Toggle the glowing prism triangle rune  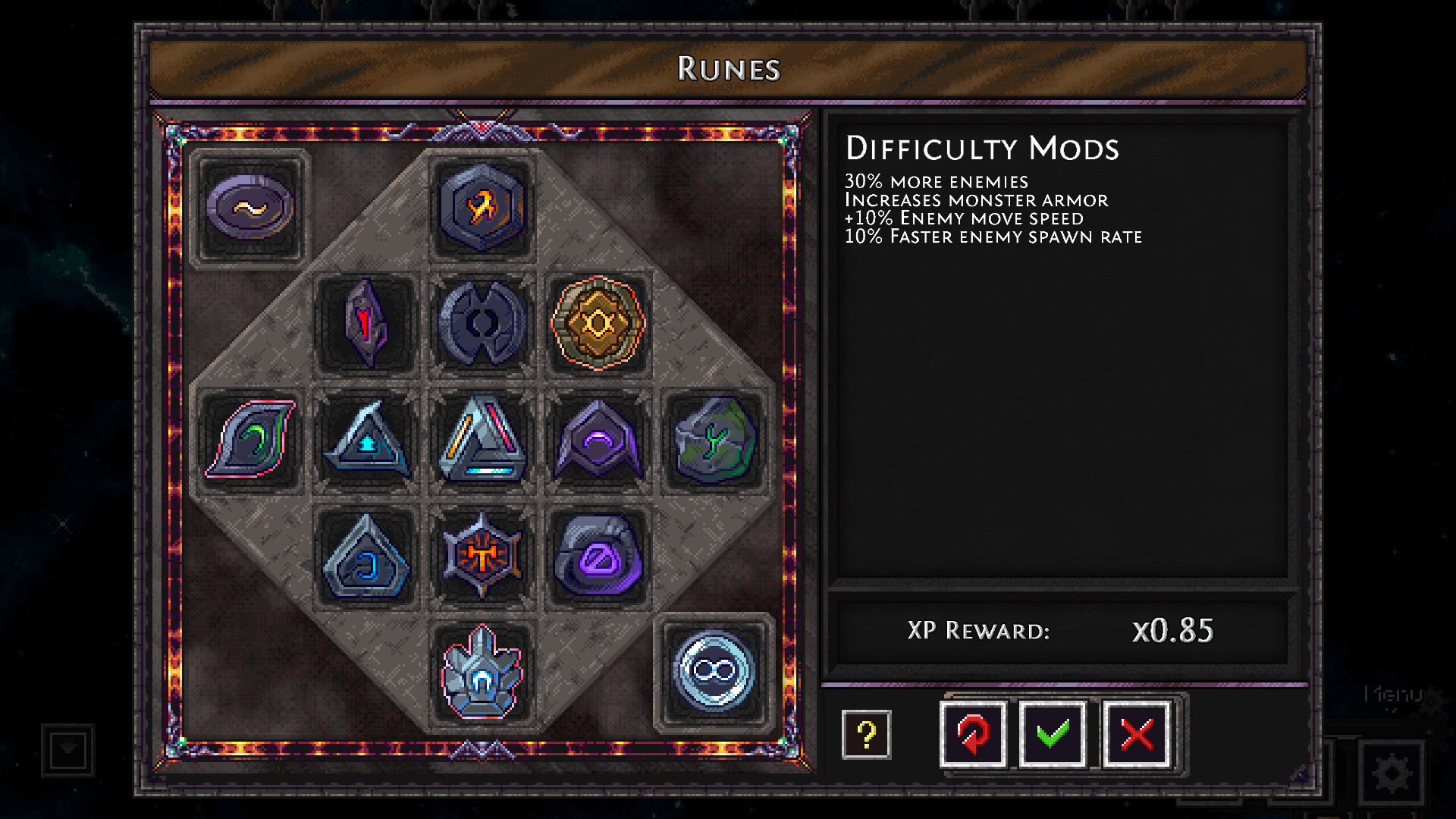482,441
